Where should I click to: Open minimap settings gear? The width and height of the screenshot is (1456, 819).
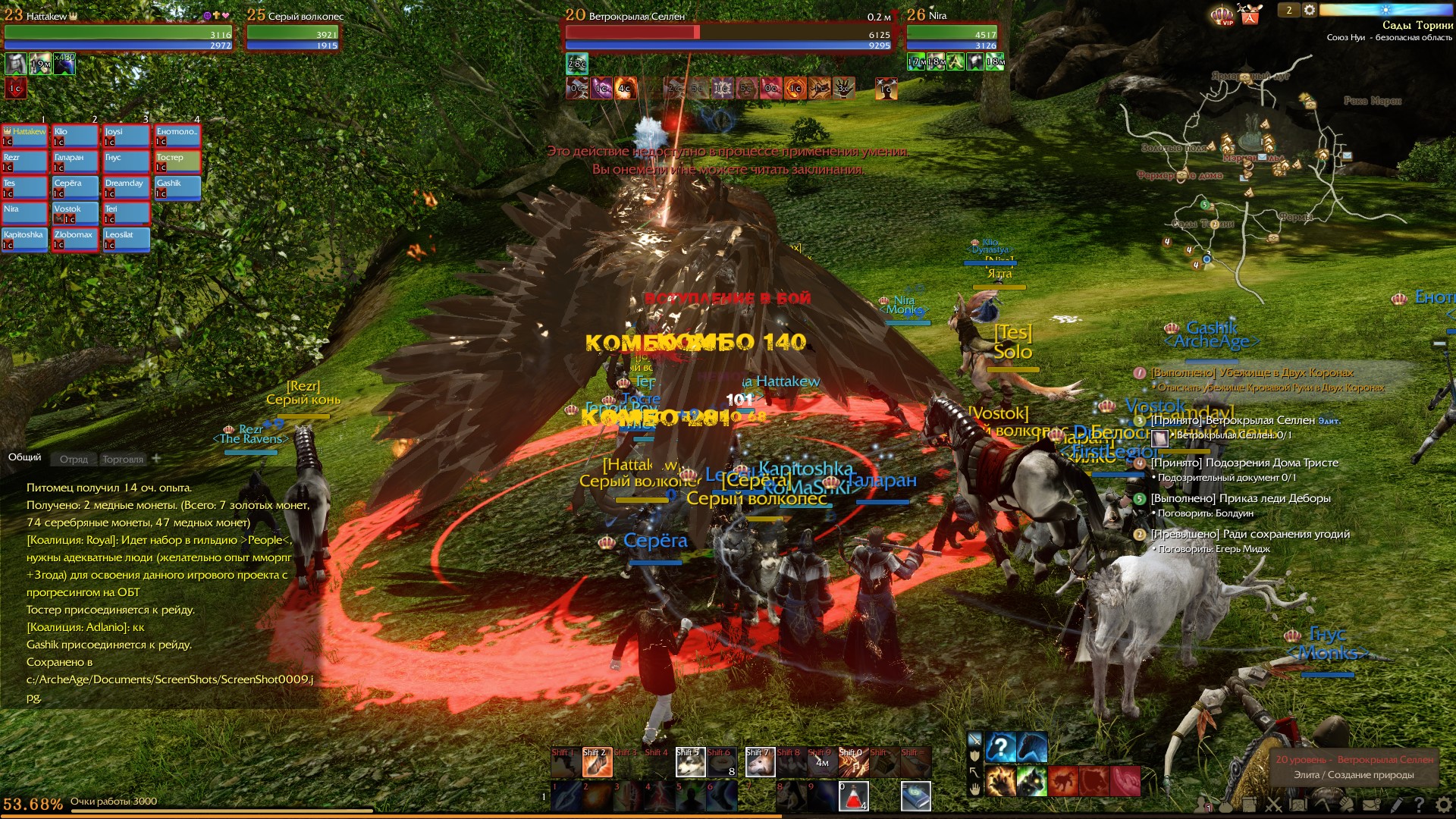1310,11
